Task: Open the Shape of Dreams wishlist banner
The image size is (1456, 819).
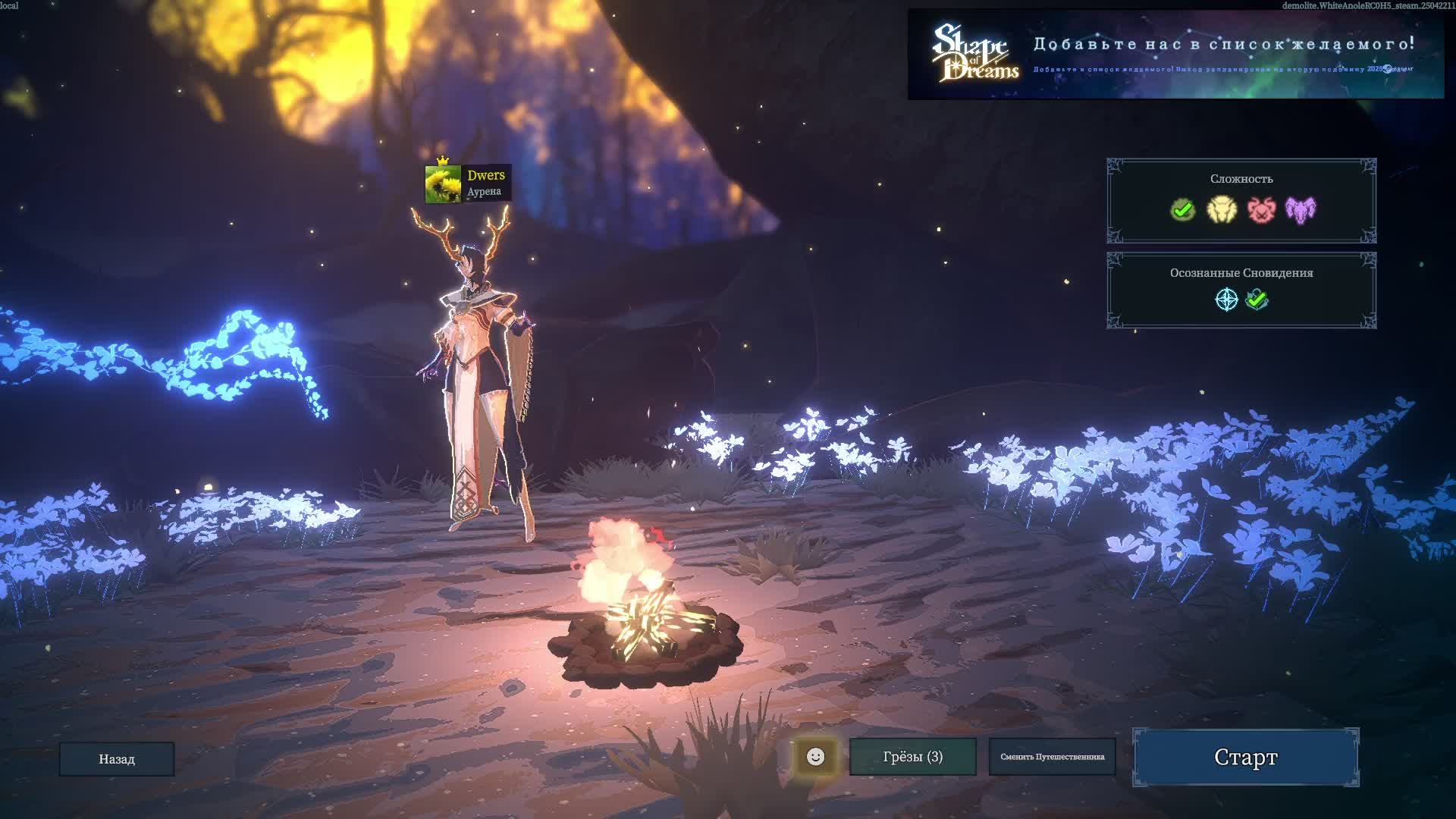Action: (x=1175, y=54)
